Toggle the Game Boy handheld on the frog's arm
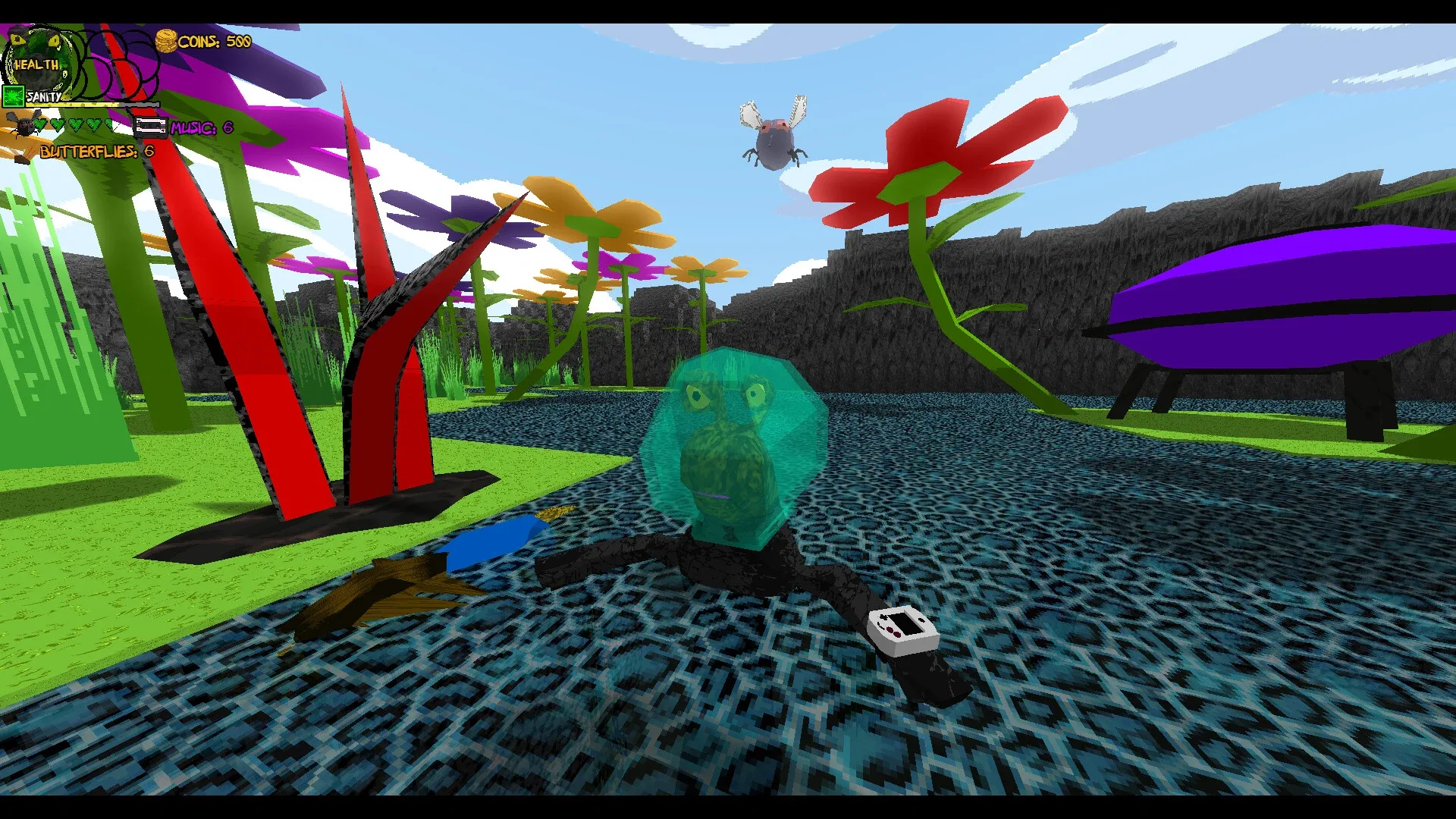This screenshot has width=1456, height=819. [x=902, y=628]
